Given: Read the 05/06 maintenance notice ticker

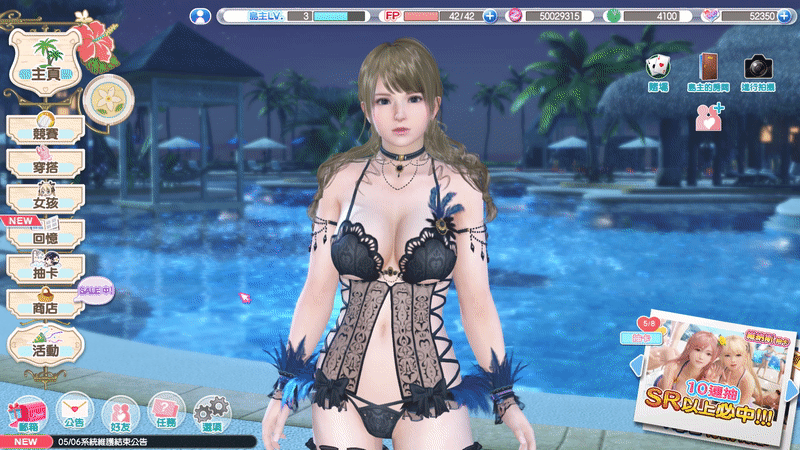Looking at the screenshot, I should click(130, 441).
